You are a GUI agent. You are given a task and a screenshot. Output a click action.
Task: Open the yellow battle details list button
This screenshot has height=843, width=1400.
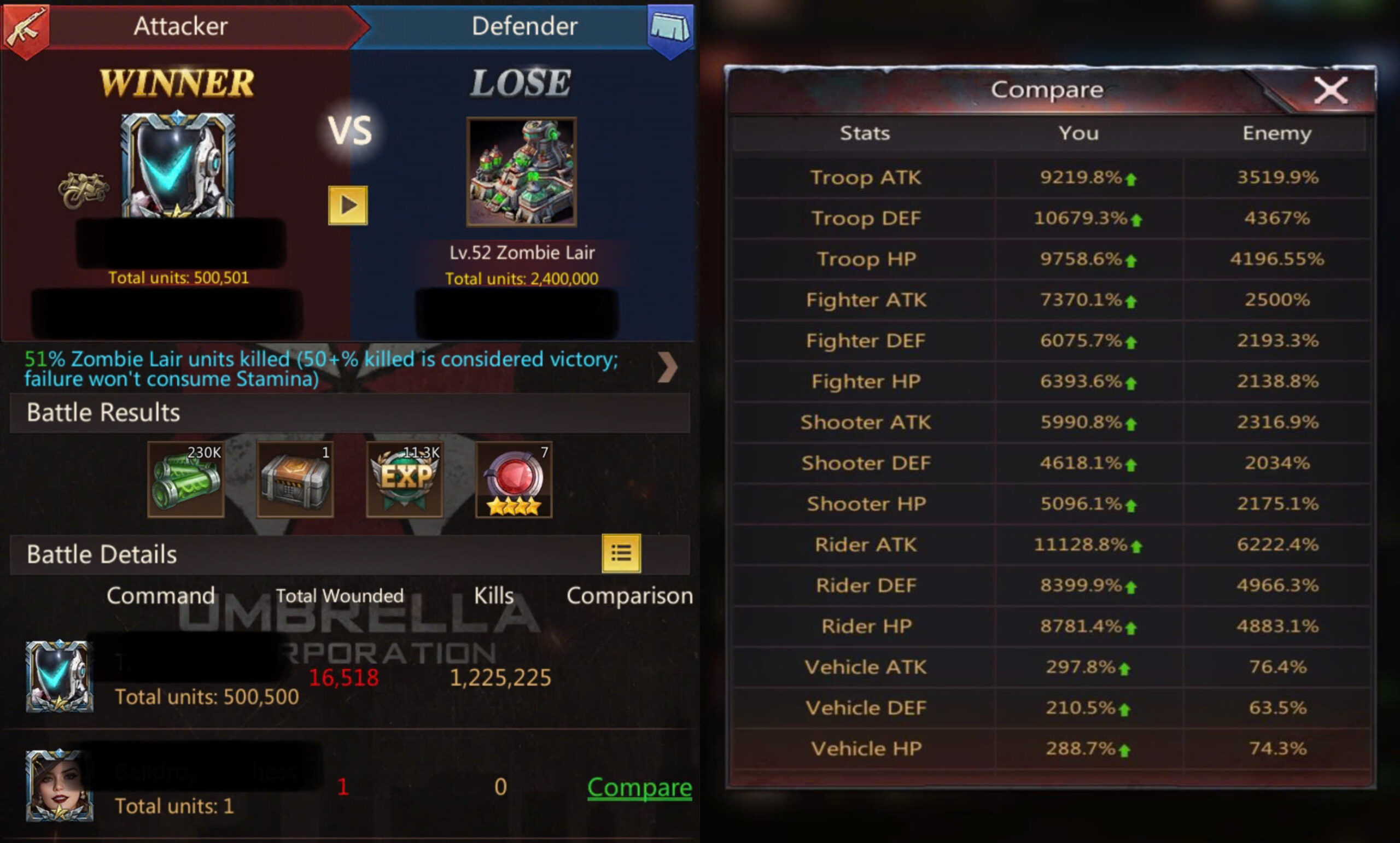[621, 553]
